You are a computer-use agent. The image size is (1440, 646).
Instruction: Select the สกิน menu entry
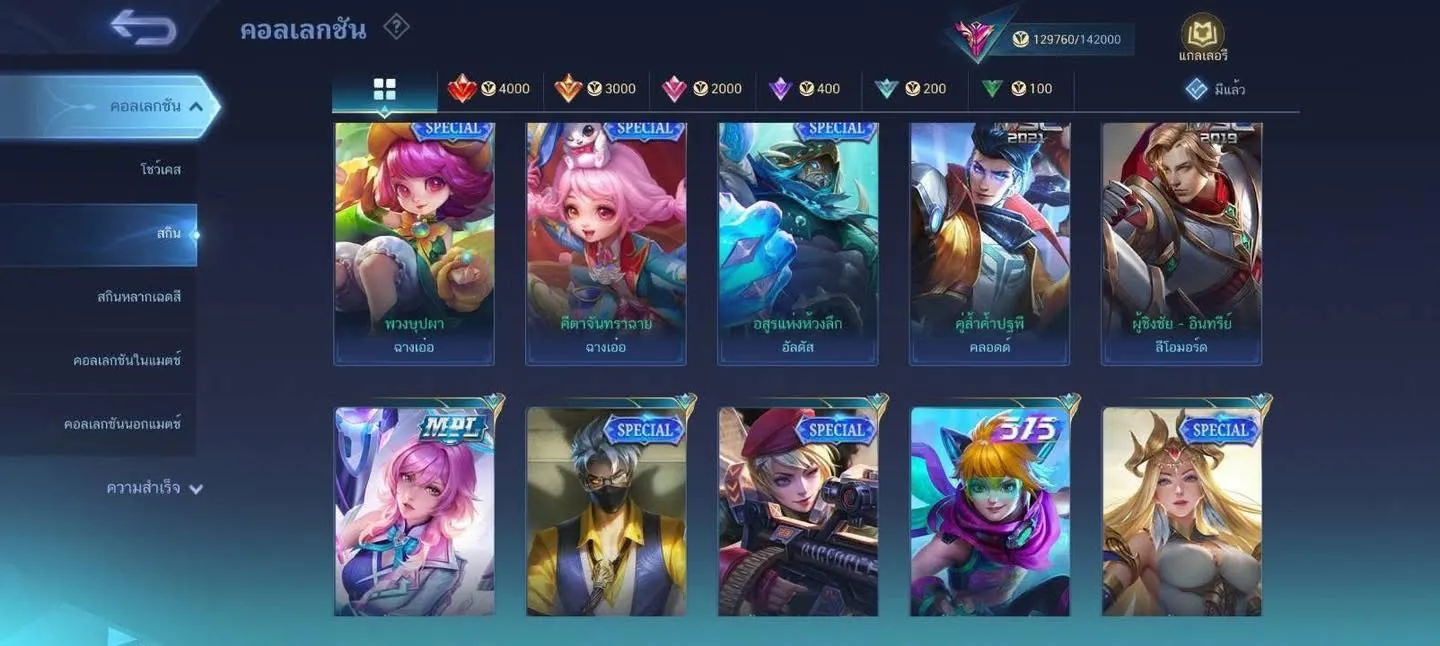click(168, 234)
